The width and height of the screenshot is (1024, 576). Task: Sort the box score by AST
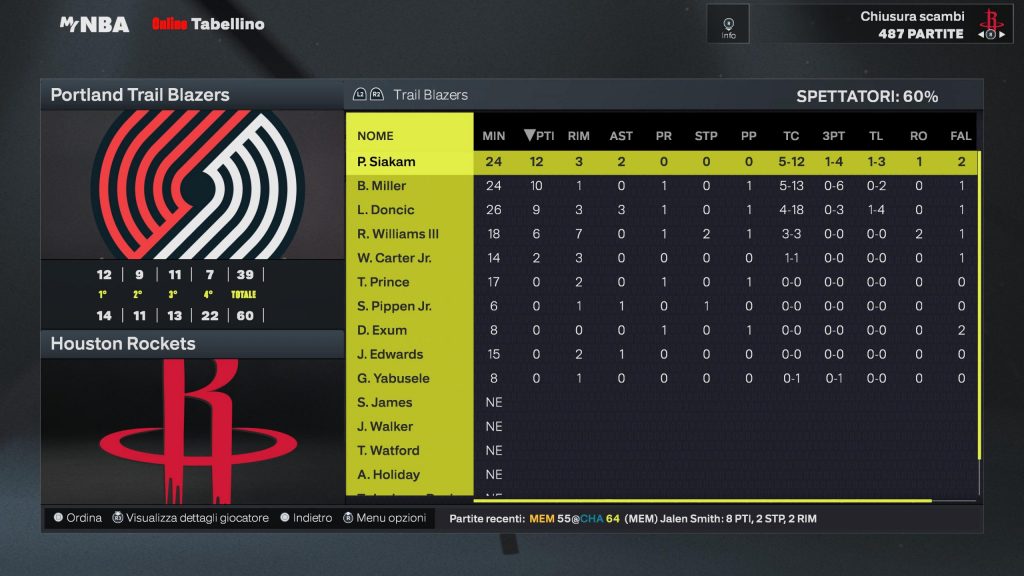tap(621, 136)
